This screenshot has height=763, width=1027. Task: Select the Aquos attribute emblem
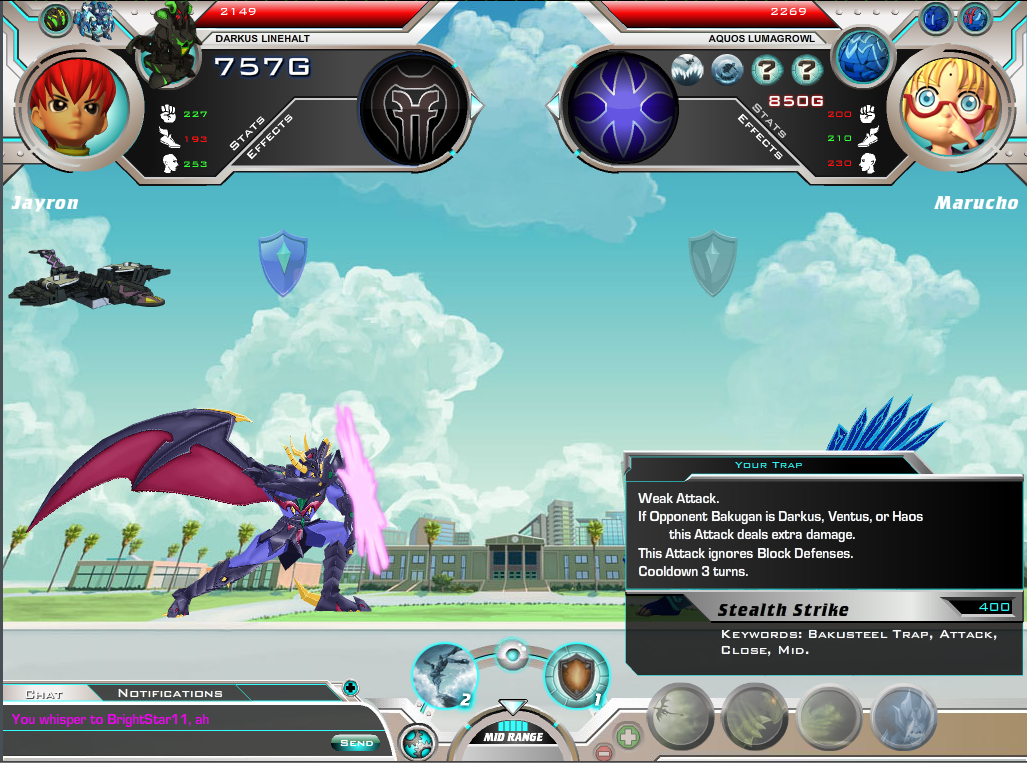[611, 106]
